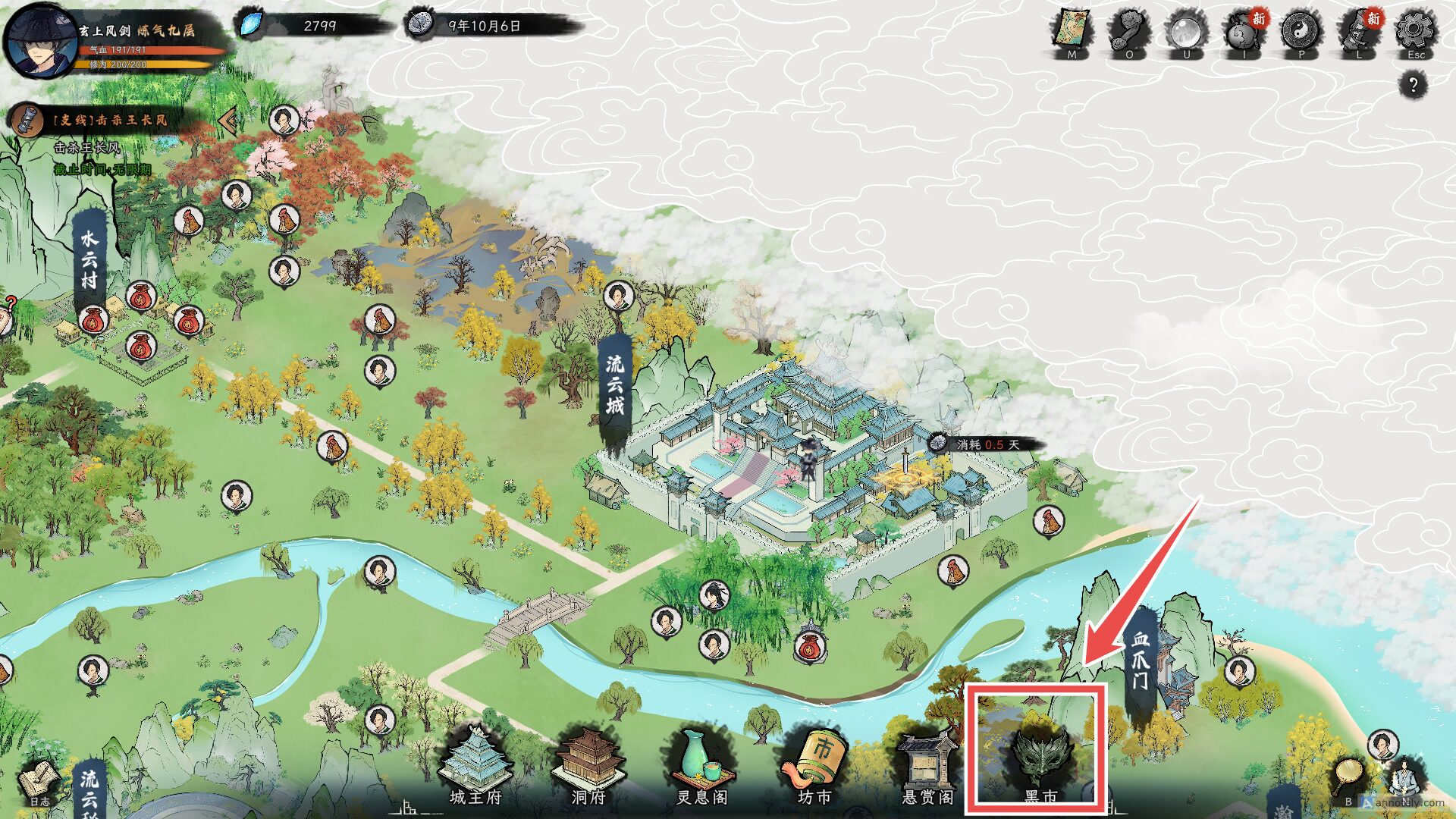Image resolution: width=1456 pixels, height=819 pixels.
Task: Click the round fan icon
Action: pos(1349,777)
